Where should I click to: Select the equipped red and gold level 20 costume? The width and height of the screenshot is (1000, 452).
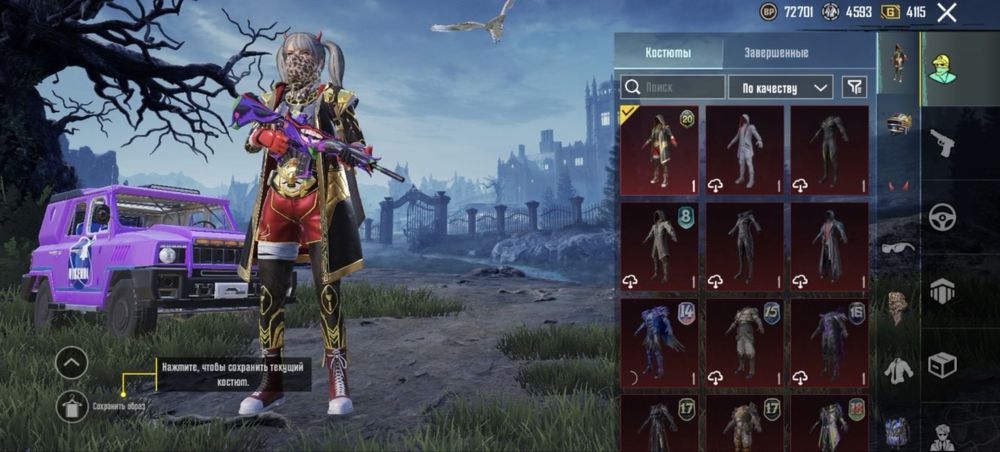[658, 150]
